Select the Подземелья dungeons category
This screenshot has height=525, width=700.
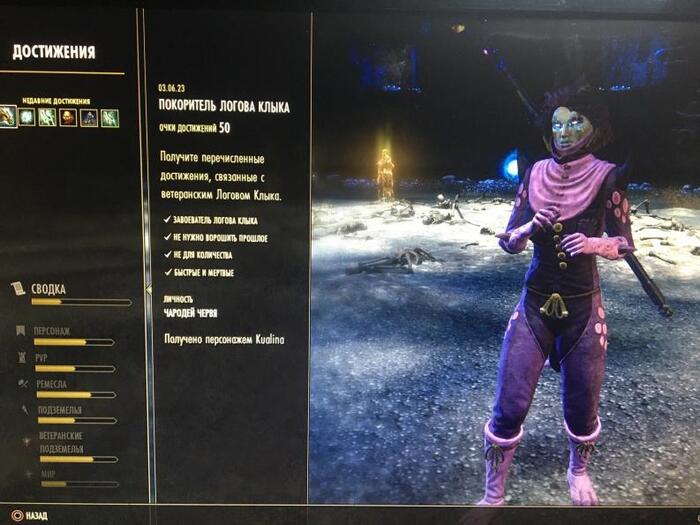[x=59, y=409]
